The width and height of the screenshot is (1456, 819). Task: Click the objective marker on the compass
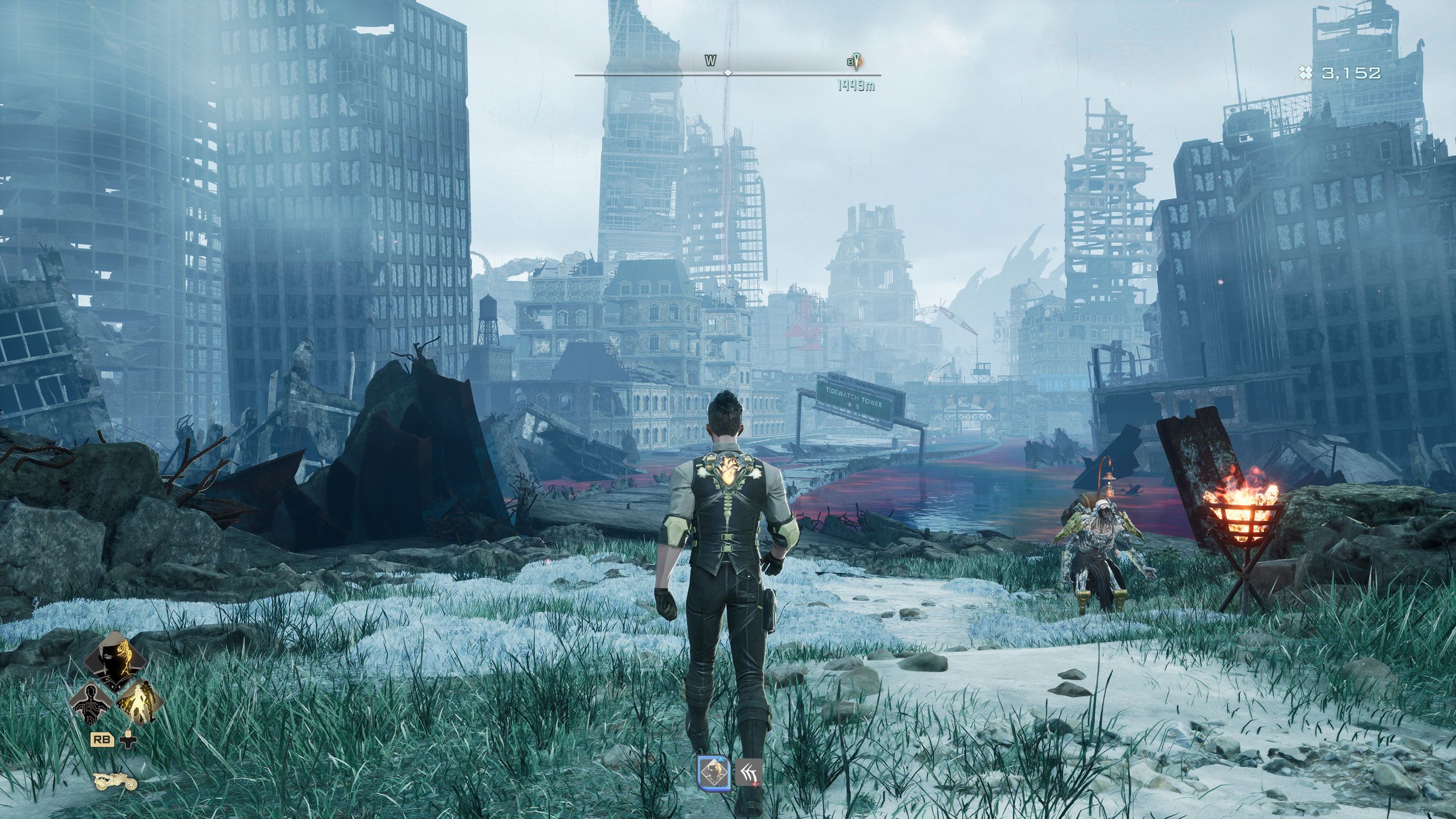tap(856, 61)
